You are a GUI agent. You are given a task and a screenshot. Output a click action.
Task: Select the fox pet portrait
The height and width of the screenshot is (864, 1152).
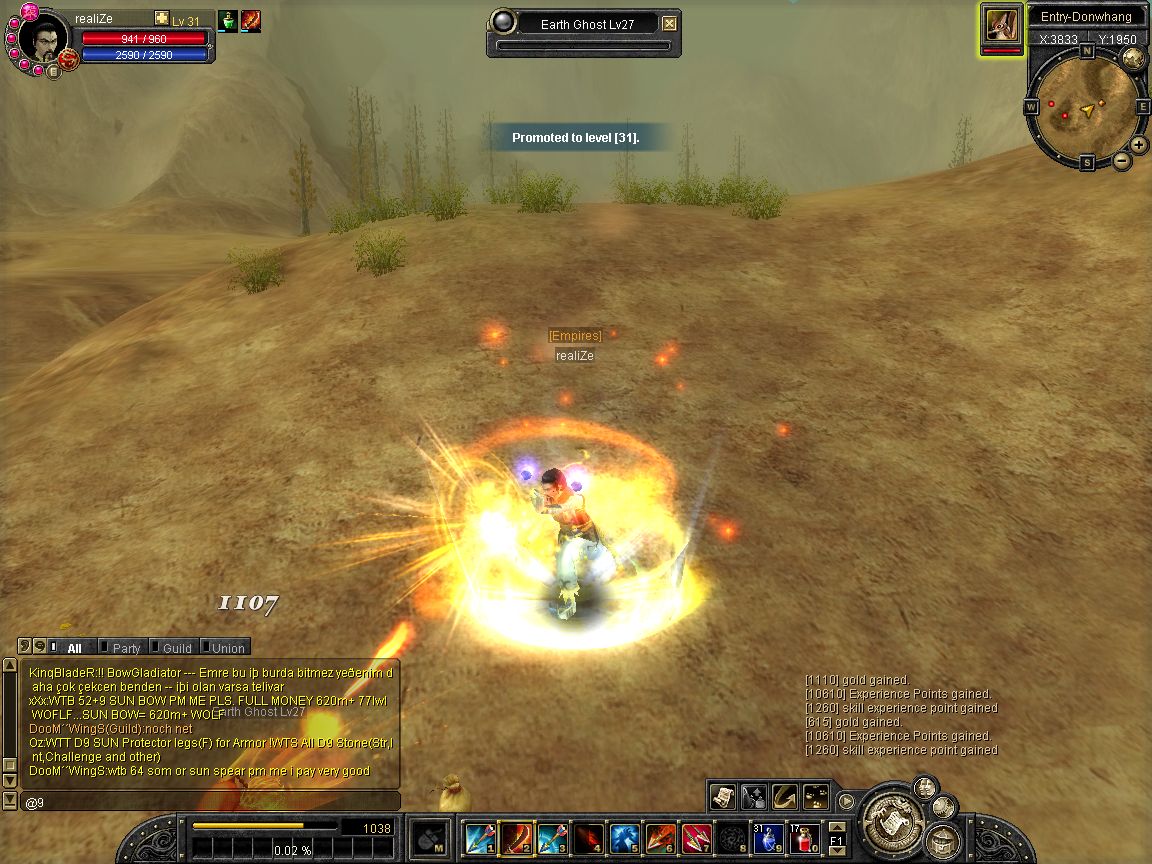[x=1001, y=26]
